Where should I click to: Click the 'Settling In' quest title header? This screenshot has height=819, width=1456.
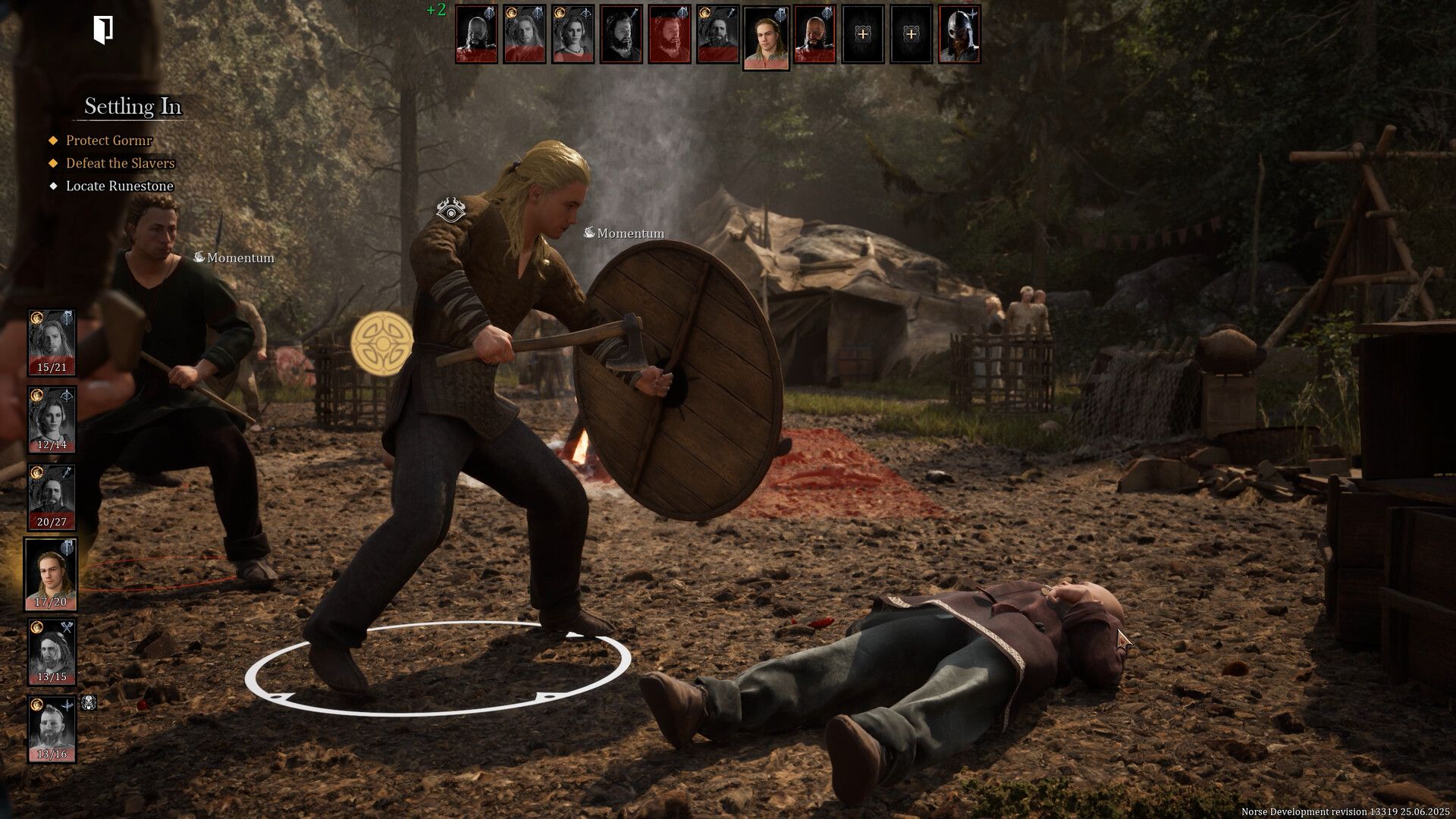tap(133, 107)
